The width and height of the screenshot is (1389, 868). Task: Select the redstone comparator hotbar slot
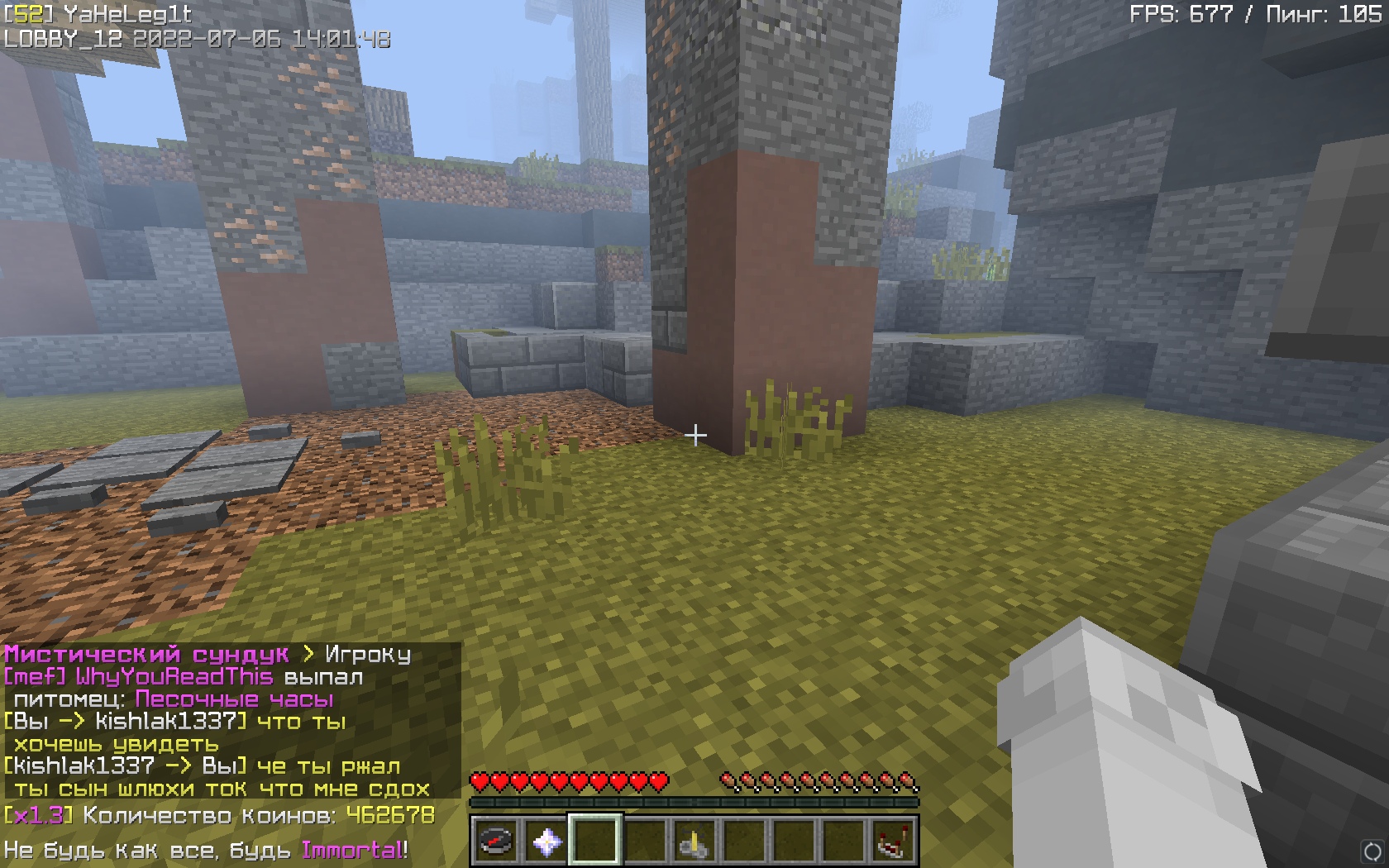pos(892,842)
